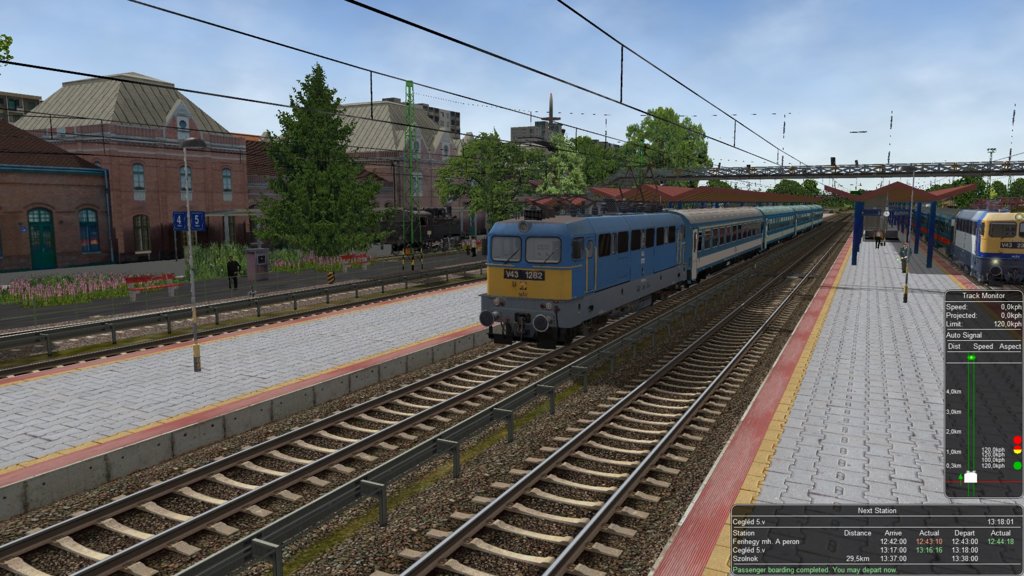1024x576 pixels.
Task: Click the Track Monitor window title
Action: (982, 296)
